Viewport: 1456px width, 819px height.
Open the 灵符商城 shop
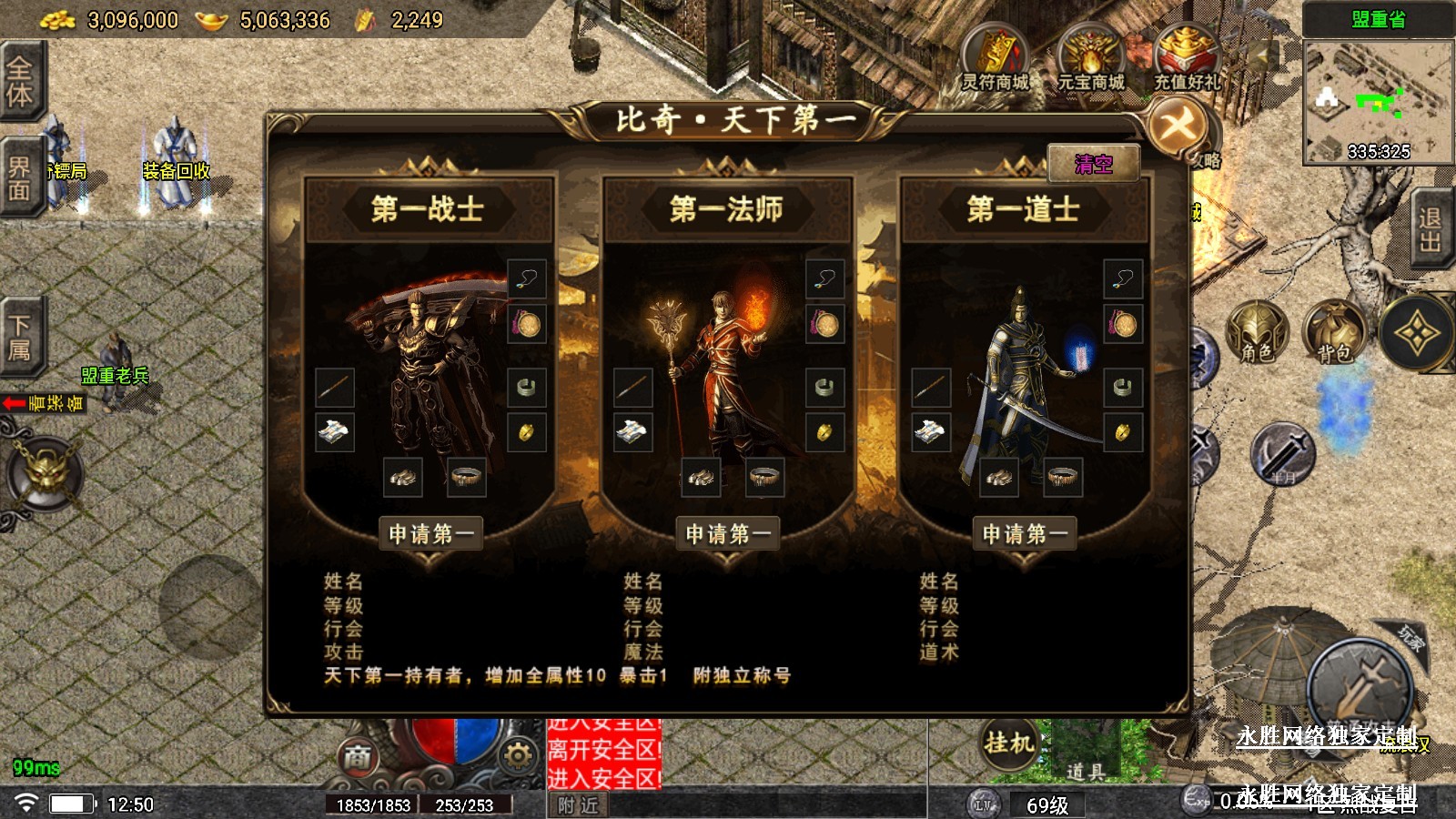click(x=996, y=60)
